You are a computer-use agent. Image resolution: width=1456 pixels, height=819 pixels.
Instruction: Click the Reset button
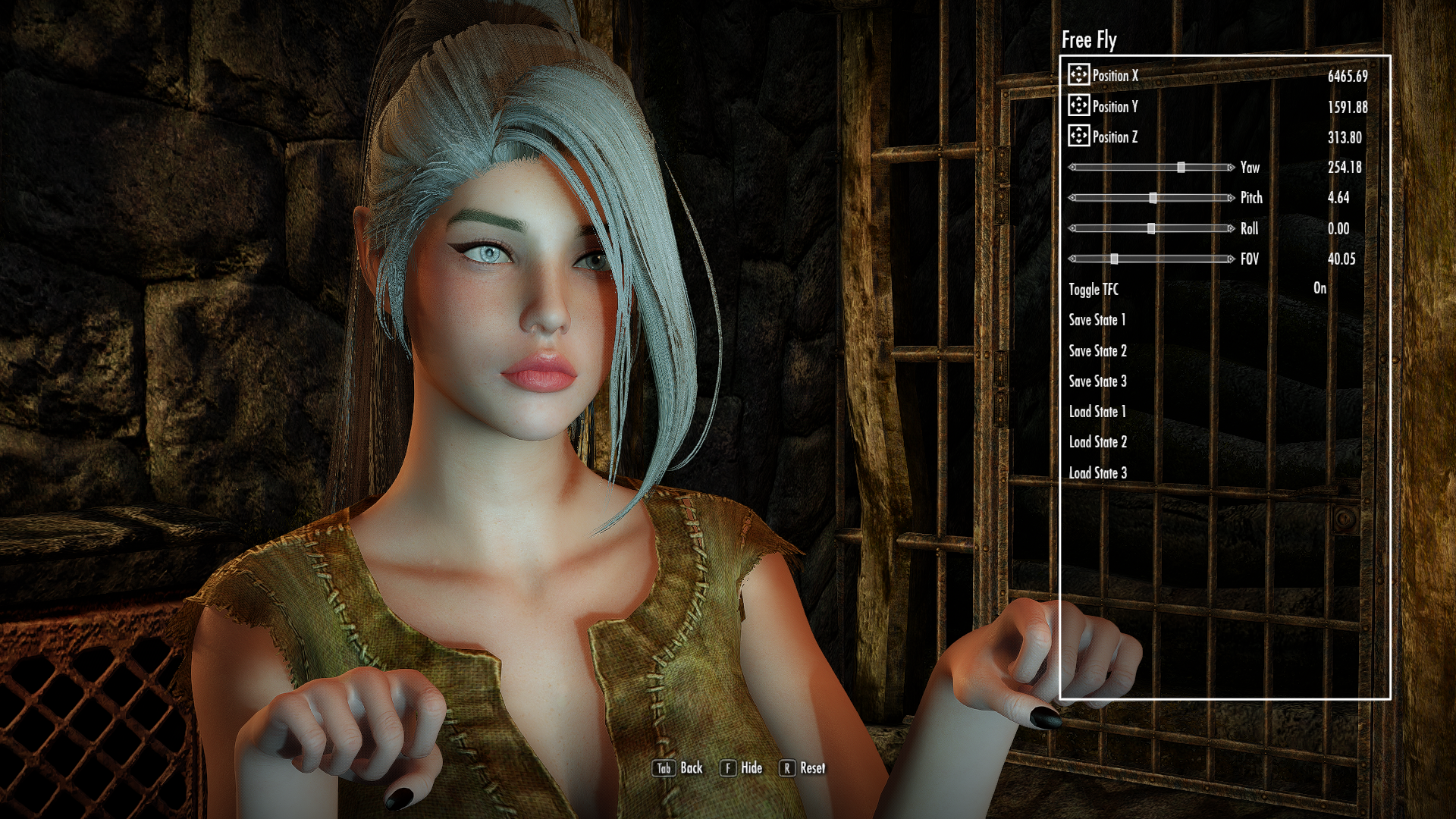tap(802, 768)
